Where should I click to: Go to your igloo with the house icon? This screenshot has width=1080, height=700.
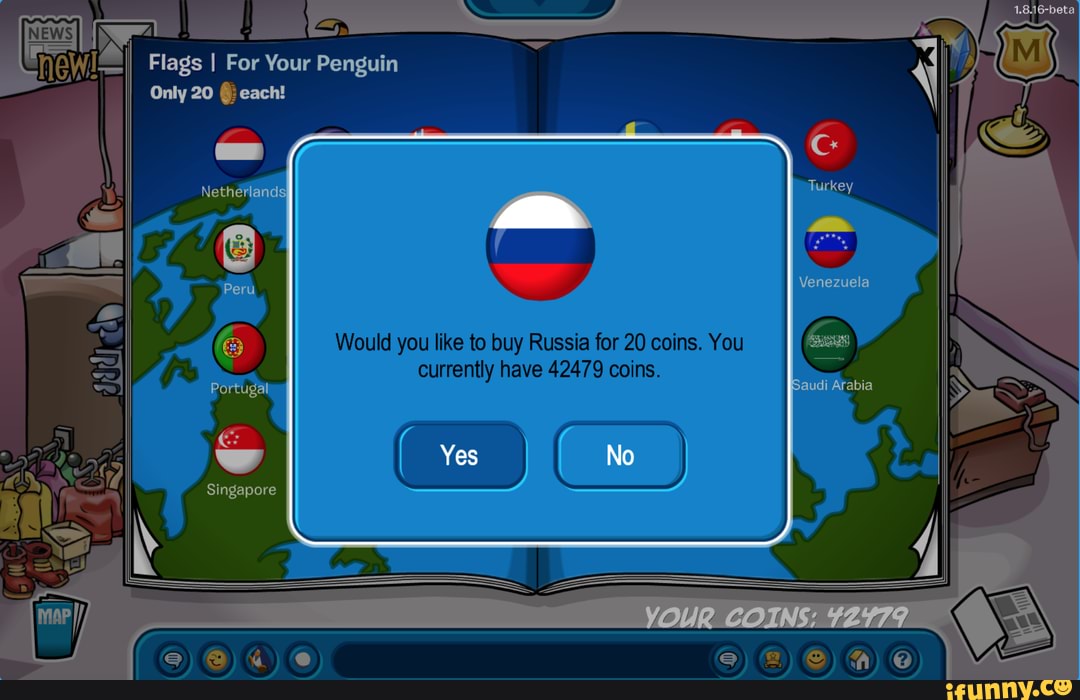coord(860,660)
